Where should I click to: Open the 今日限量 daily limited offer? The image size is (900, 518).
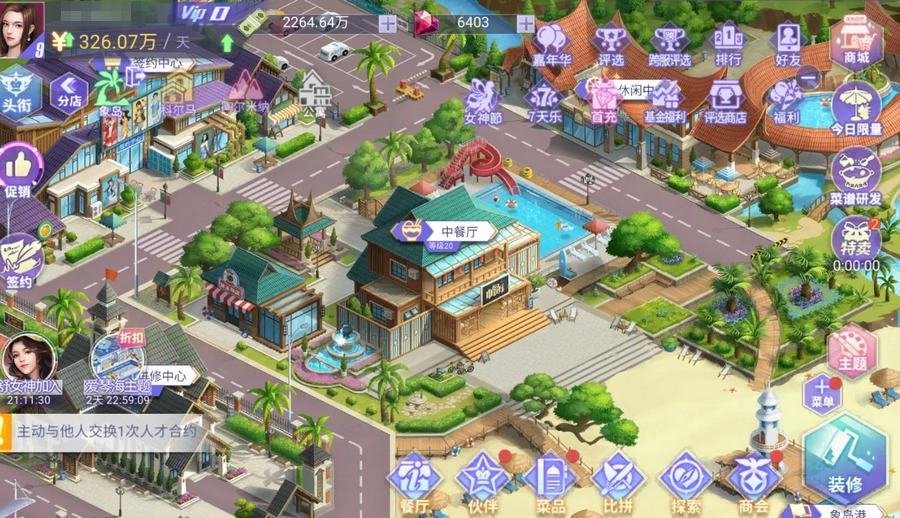click(856, 108)
